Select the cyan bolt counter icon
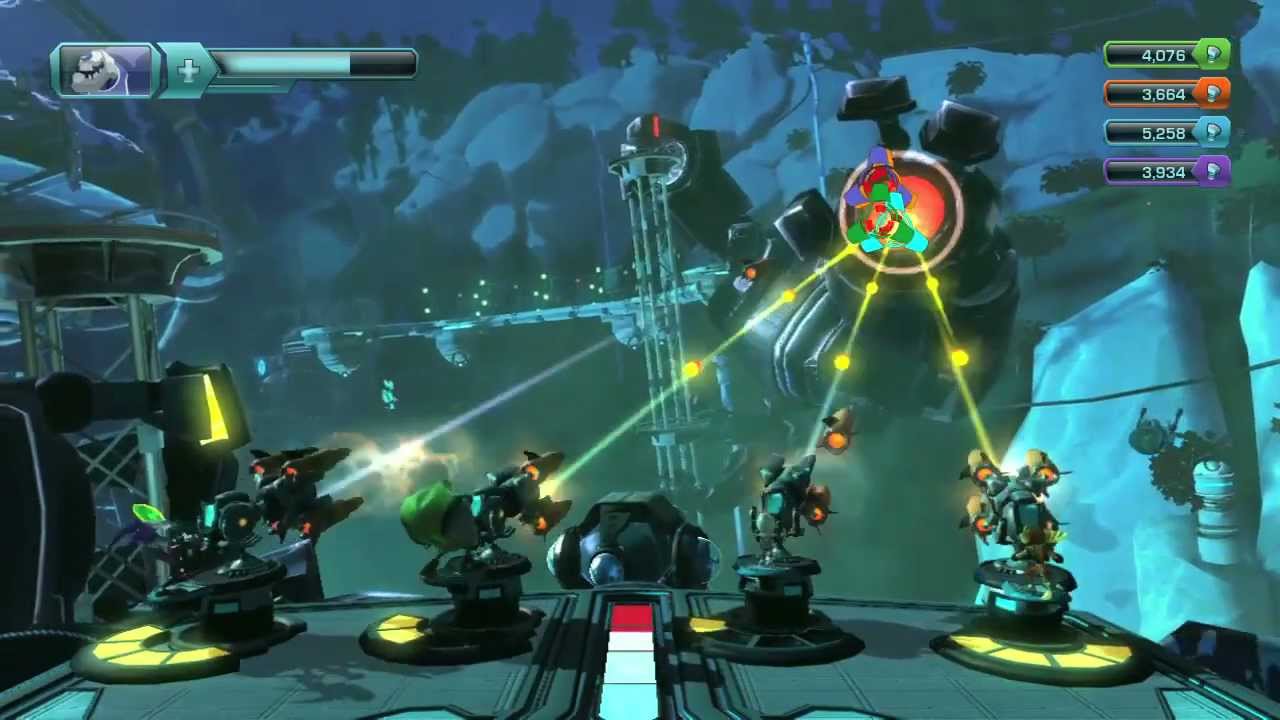The width and height of the screenshot is (1280, 720). 1213,132
